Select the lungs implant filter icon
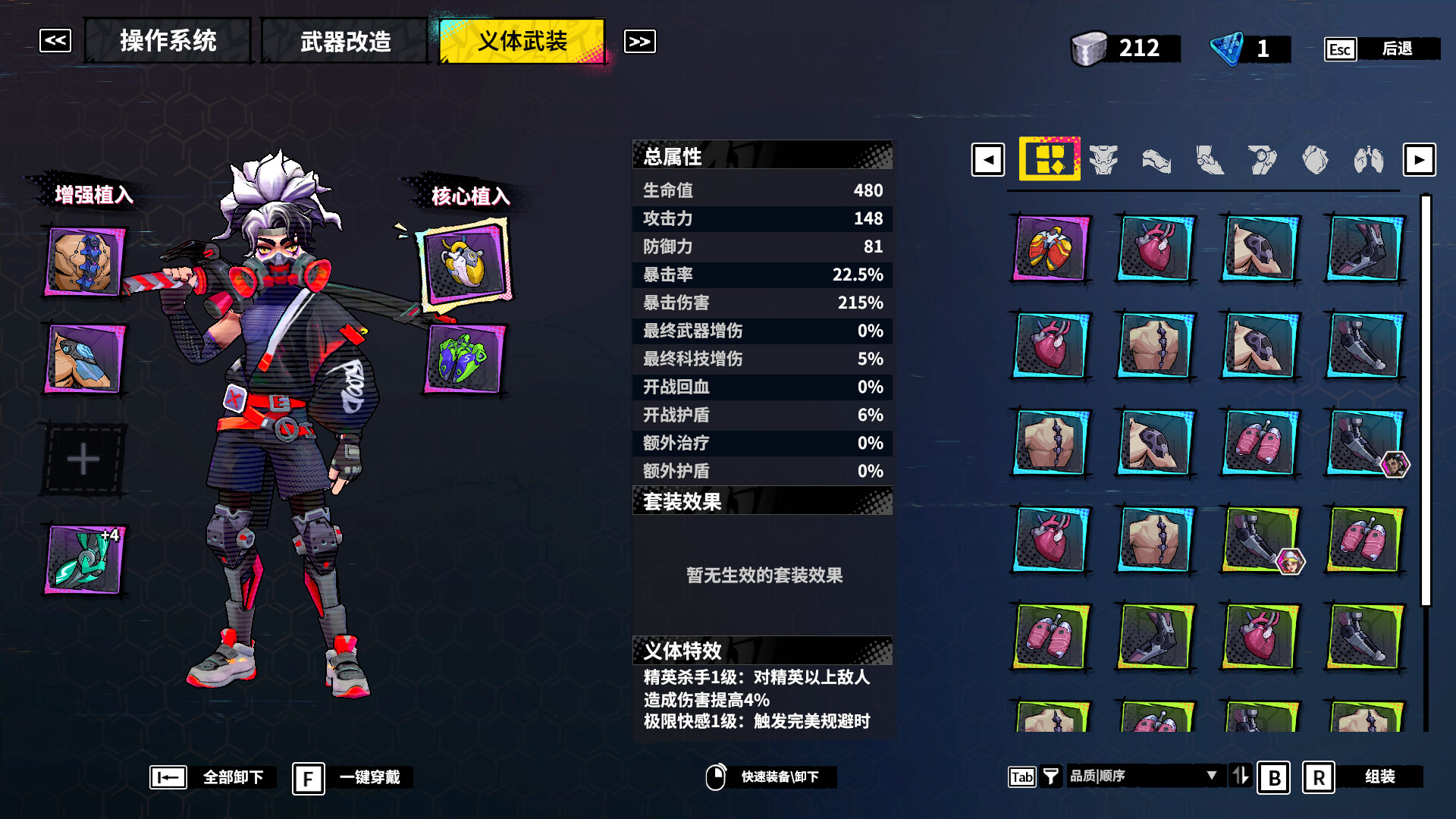Screen dimensions: 1456x819 1369,160
